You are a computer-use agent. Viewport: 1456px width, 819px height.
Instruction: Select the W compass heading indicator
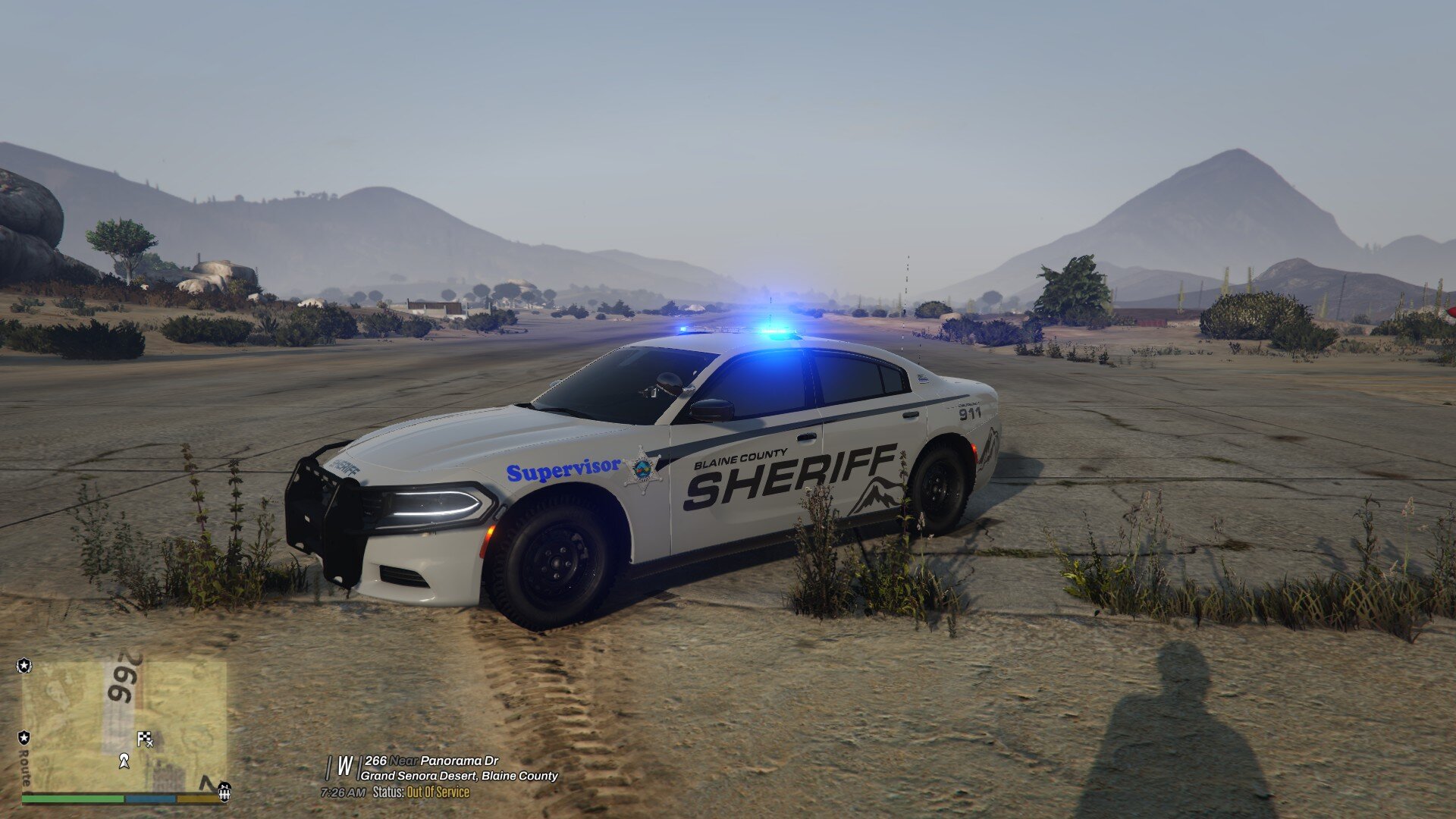pyautogui.click(x=344, y=764)
